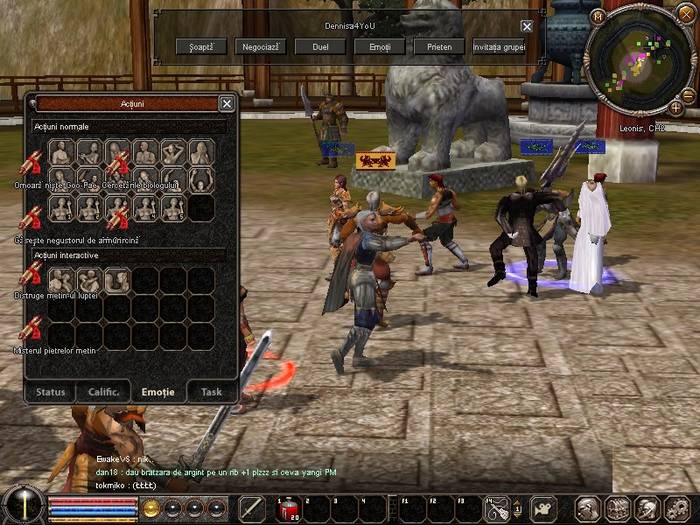
Task: Challenge the player using the Duel button
Action: [320, 46]
